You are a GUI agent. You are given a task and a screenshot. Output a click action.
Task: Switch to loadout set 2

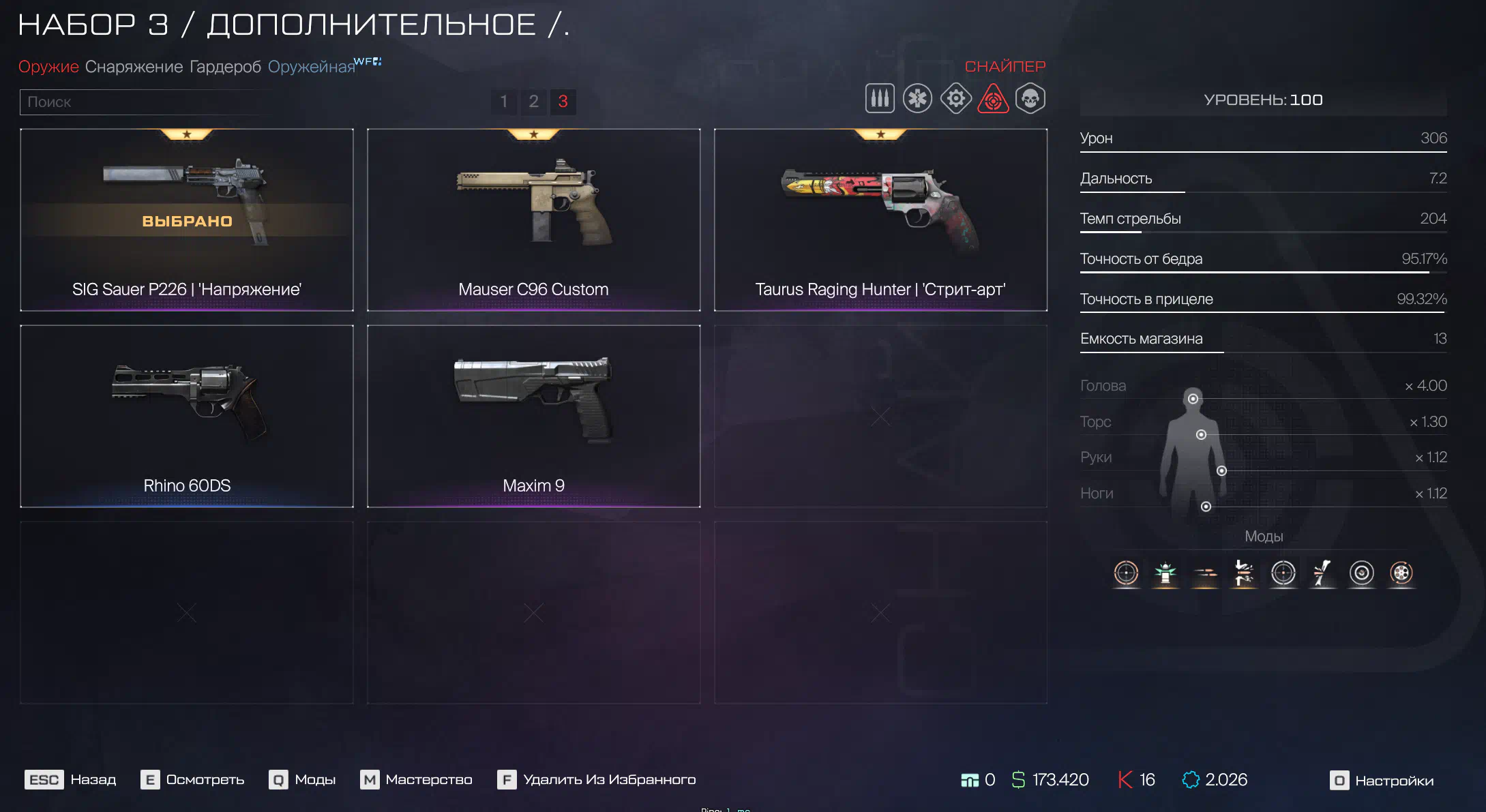click(x=533, y=102)
